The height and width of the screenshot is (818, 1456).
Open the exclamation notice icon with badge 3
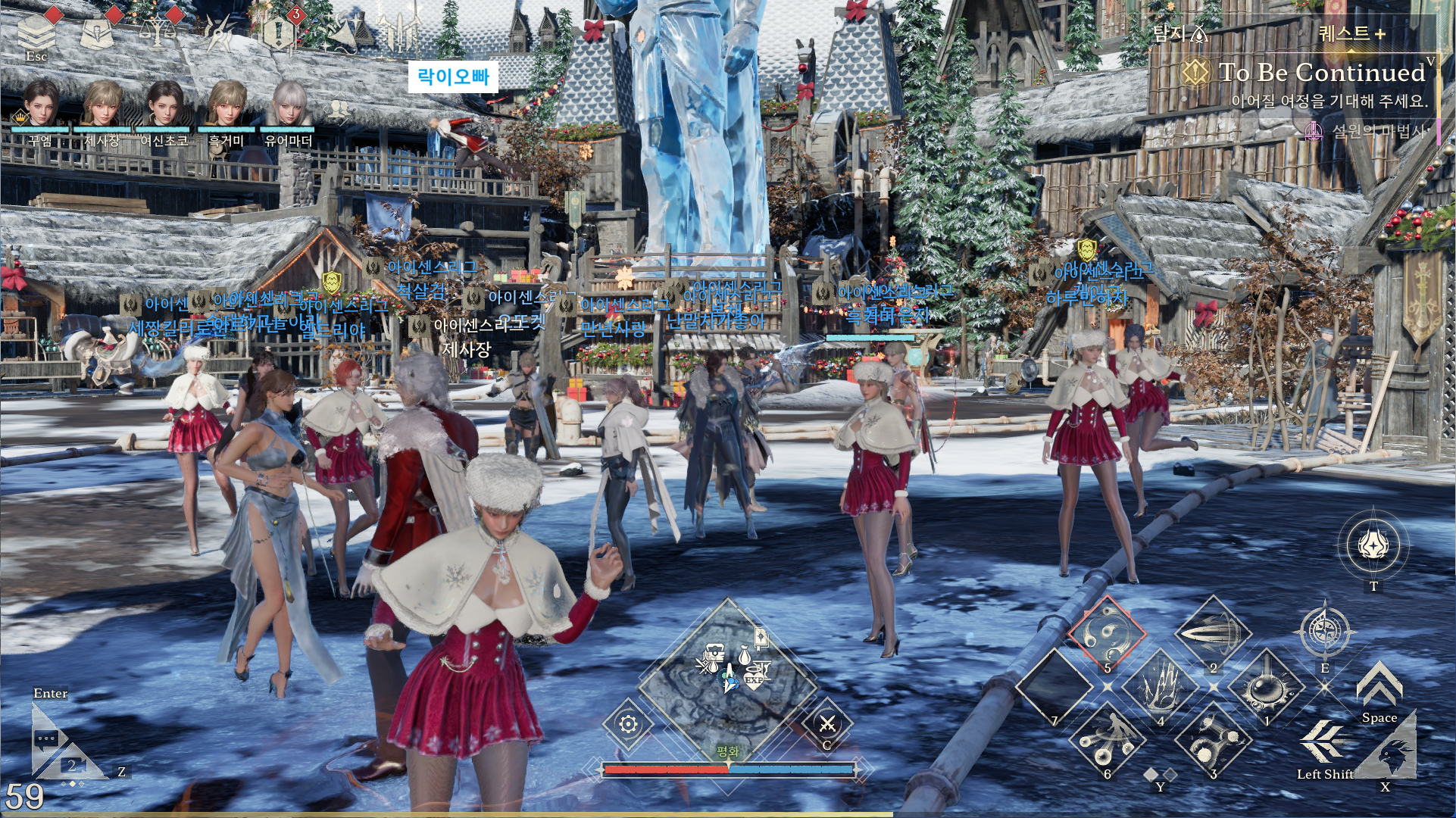[x=279, y=32]
